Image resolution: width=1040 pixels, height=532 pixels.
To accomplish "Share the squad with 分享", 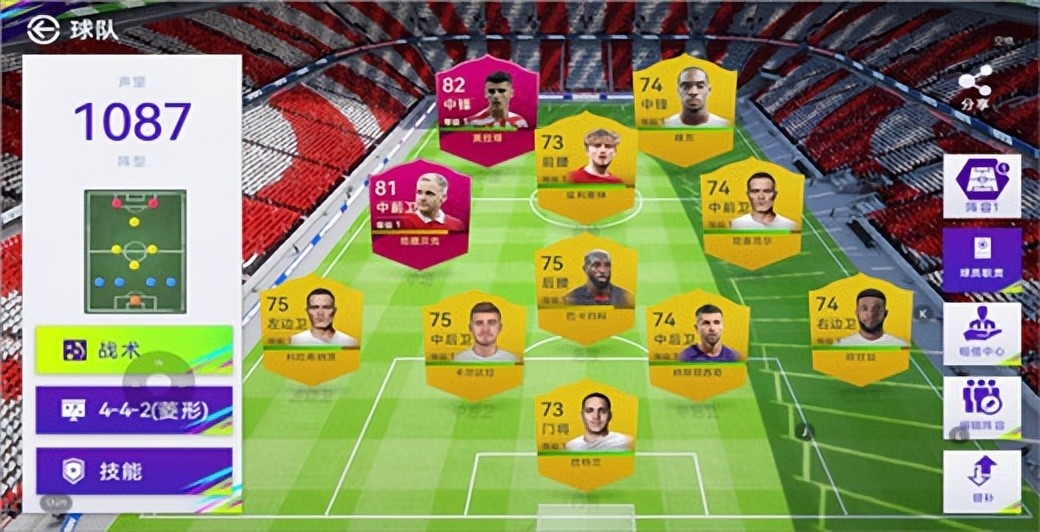I will click(x=975, y=86).
